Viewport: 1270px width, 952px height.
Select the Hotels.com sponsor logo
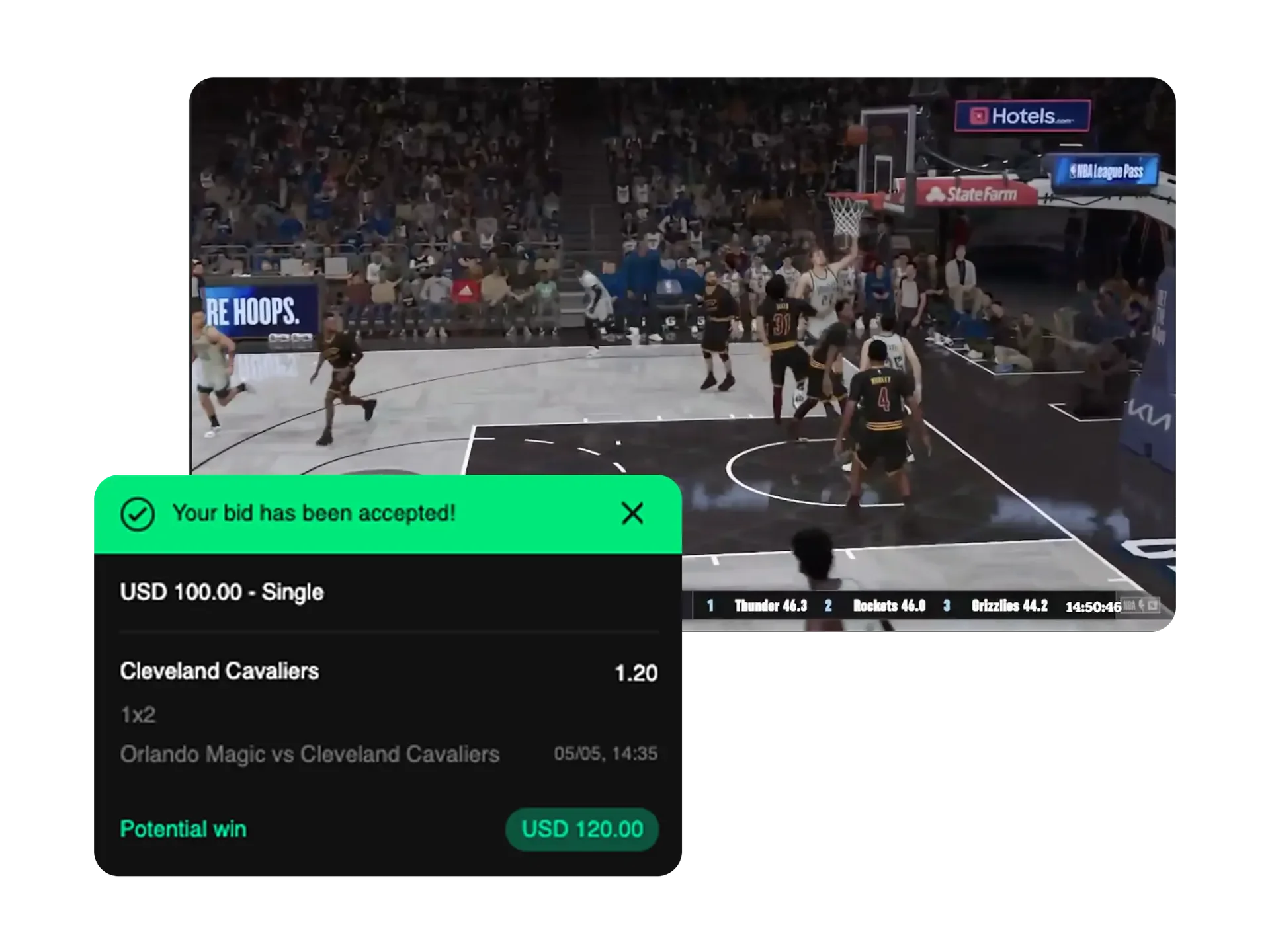(1023, 114)
